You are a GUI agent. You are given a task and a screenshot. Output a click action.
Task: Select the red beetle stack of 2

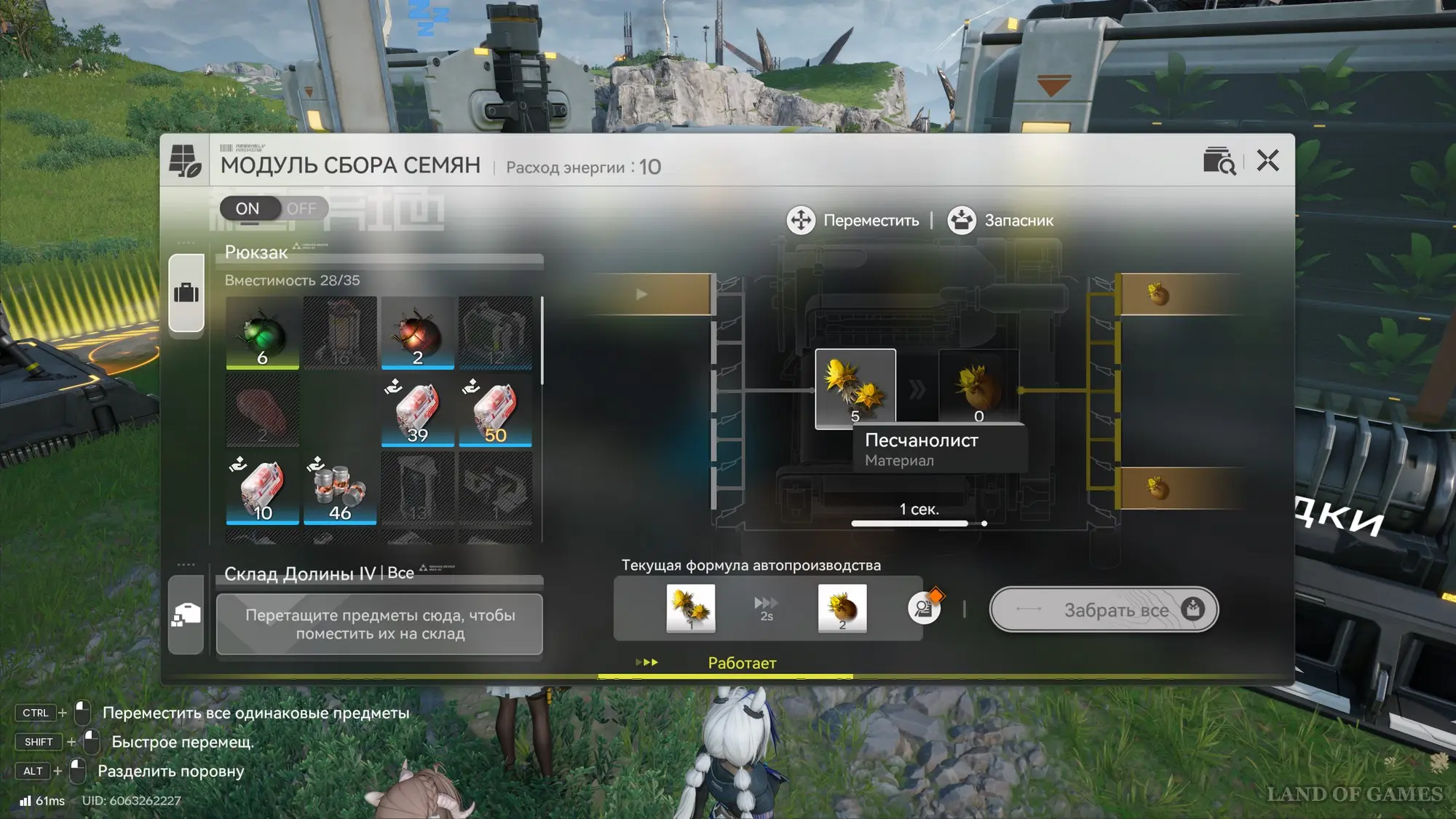click(417, 333)
